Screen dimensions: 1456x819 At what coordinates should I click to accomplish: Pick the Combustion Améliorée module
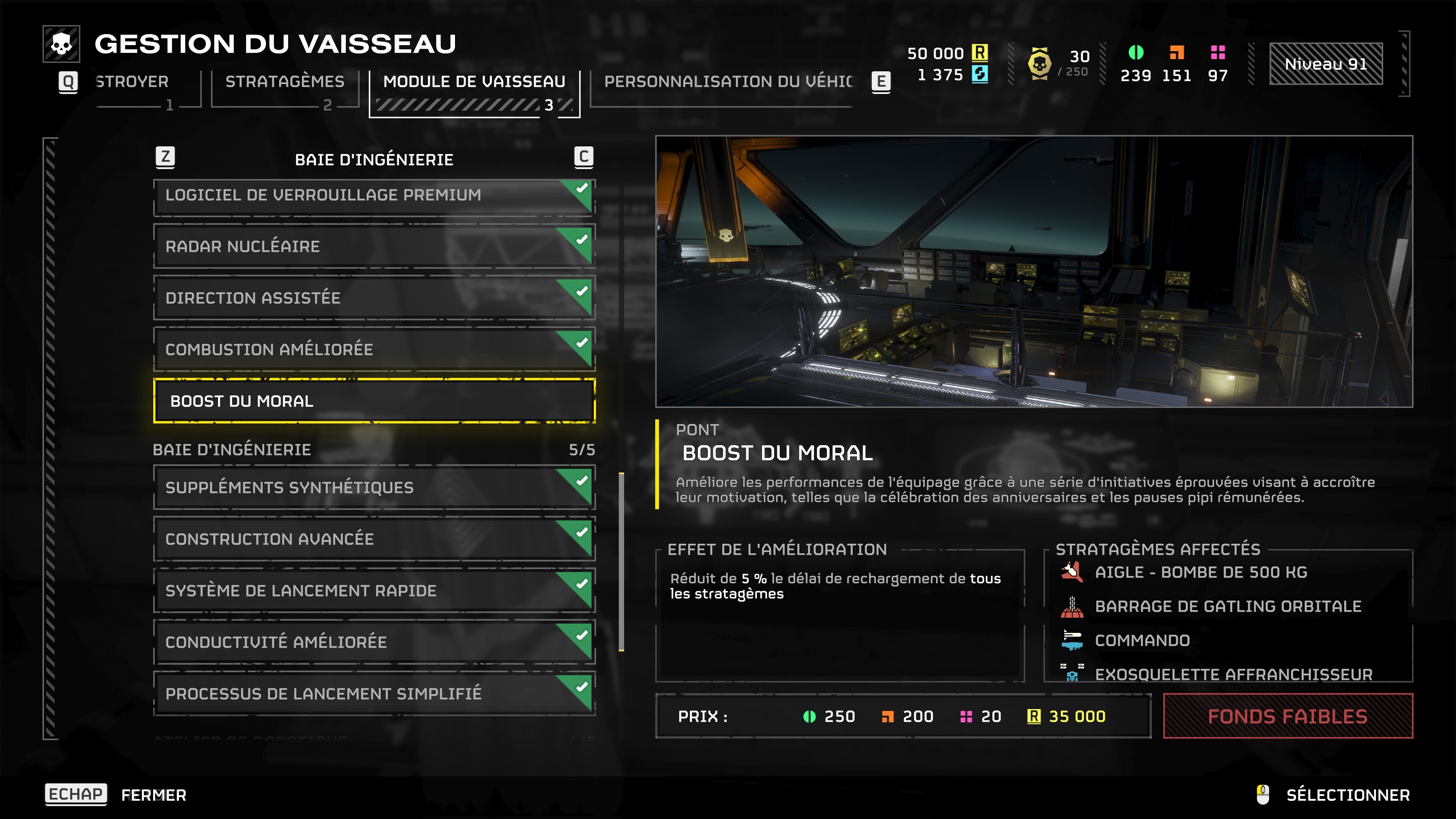(x=373, y=350)
